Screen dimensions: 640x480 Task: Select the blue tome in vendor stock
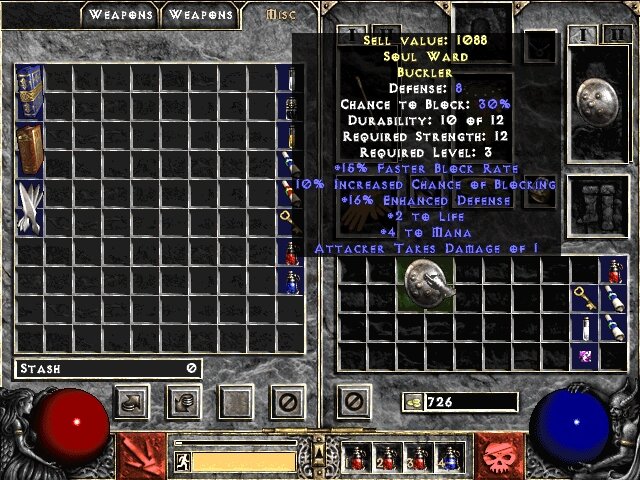click(29, 92)
